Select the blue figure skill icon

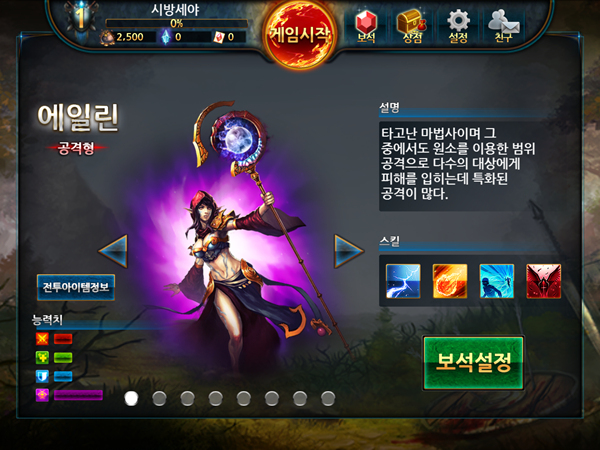(x=496, y=281)
